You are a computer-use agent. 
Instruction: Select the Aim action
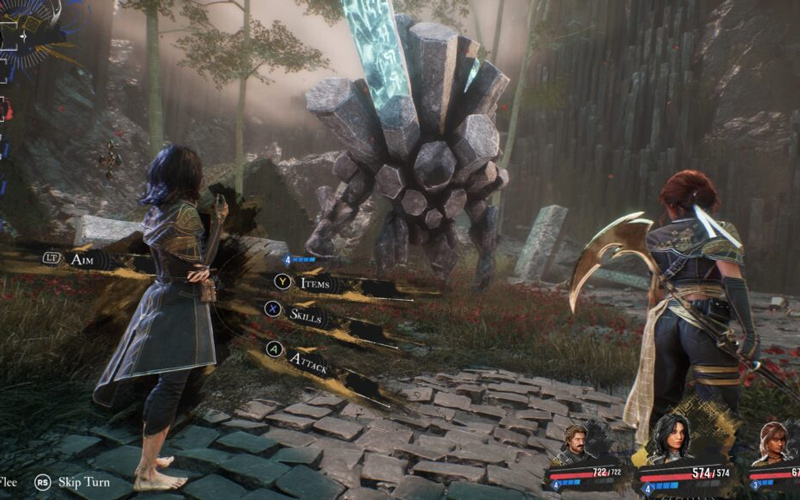click(88, 259)
